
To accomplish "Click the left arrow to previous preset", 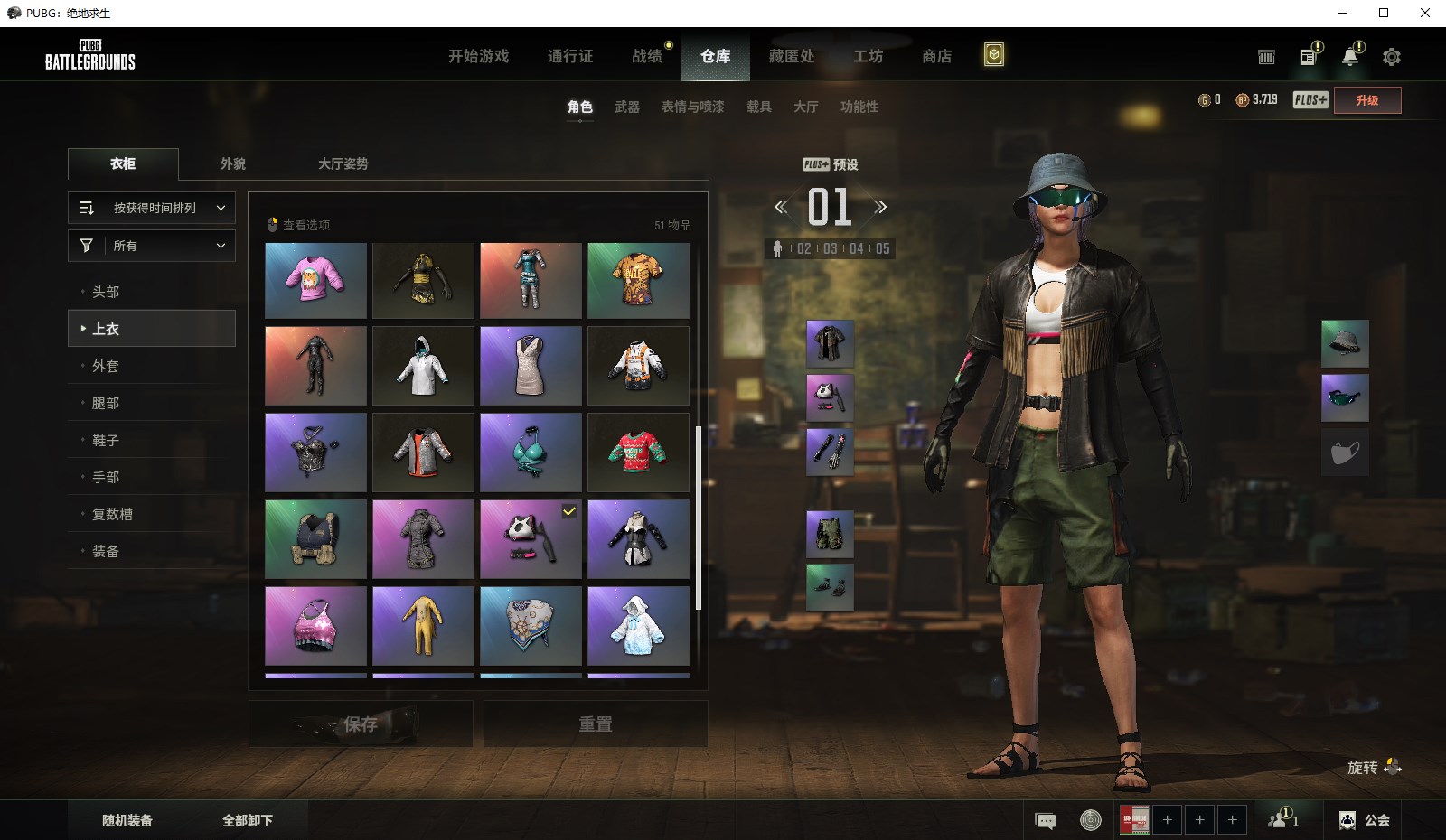I will click(779, 206).
